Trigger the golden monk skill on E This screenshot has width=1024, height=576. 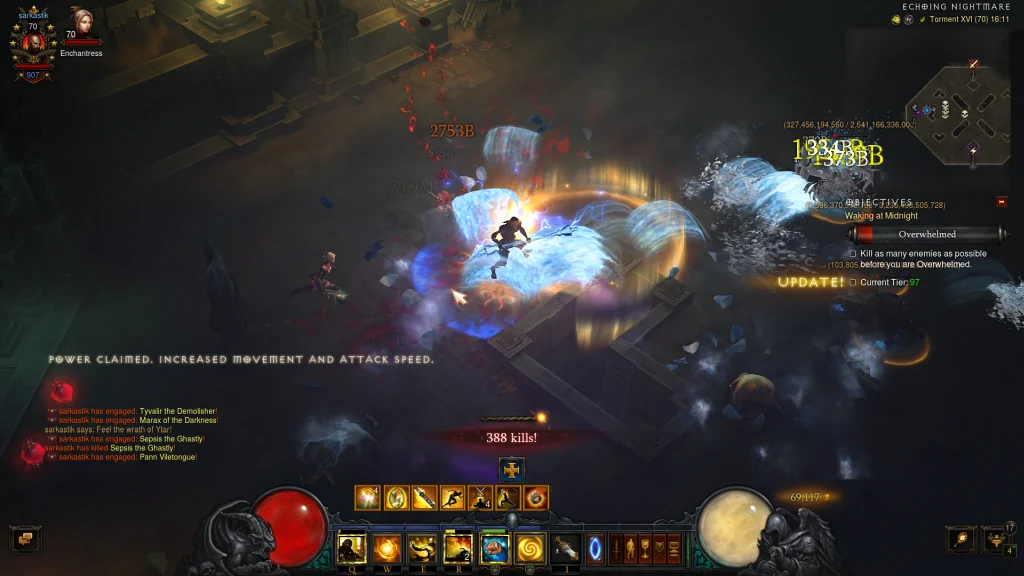[422, 548]
